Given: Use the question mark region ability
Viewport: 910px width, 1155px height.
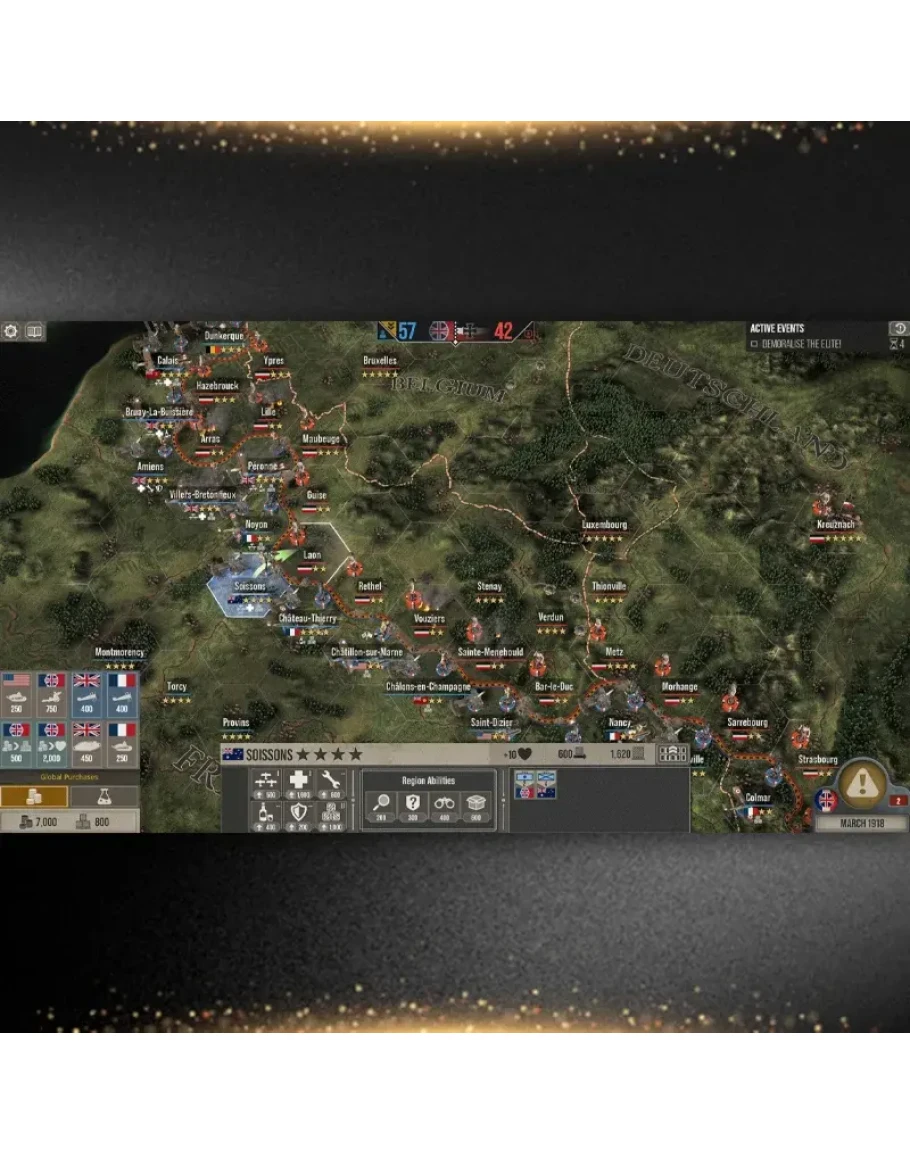Looking at the screenshot, I should [413, 805].
